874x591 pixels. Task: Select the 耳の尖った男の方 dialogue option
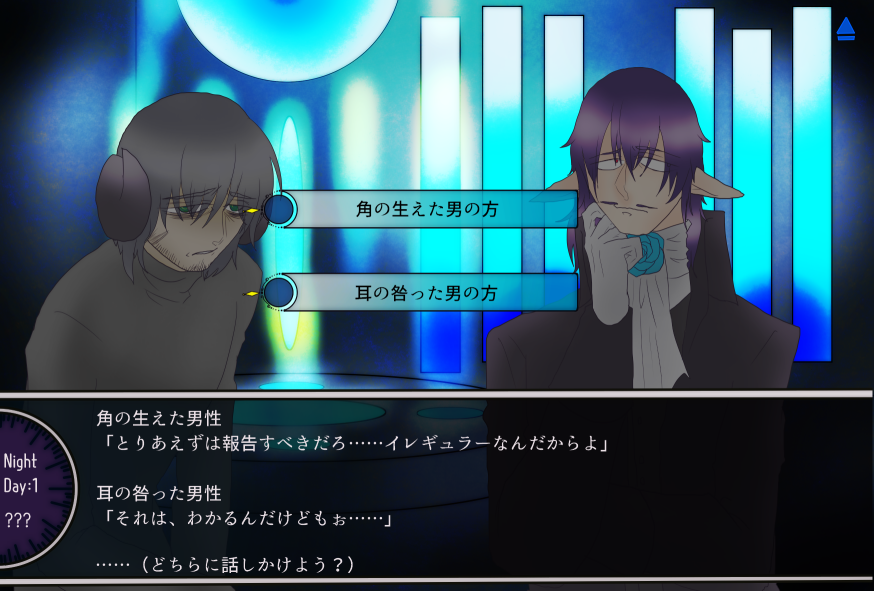[427, 293]
